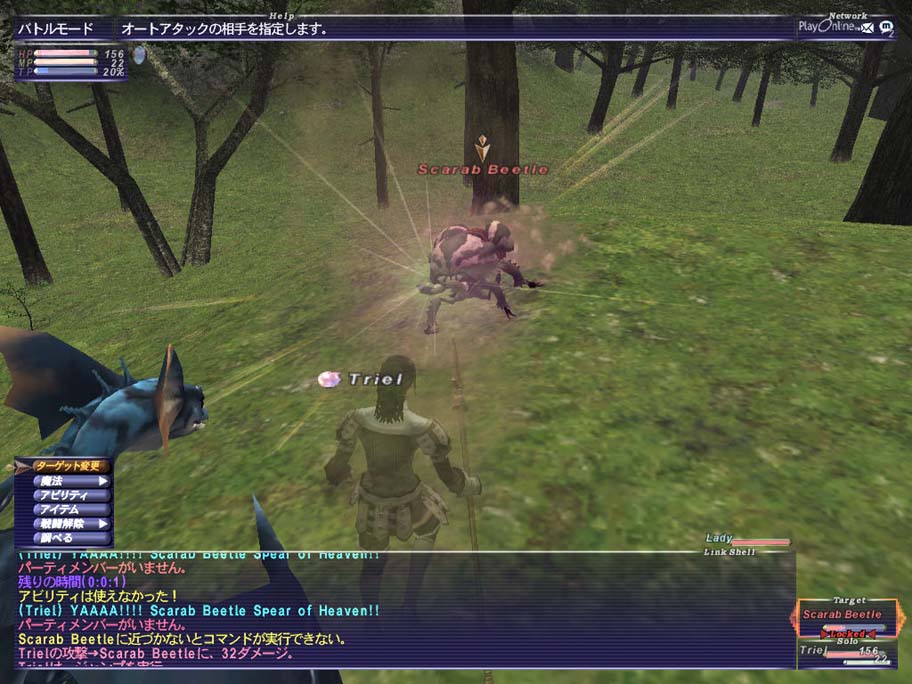Select the Scarab Beetle target window
912x684 pixels.
point(843,614)
